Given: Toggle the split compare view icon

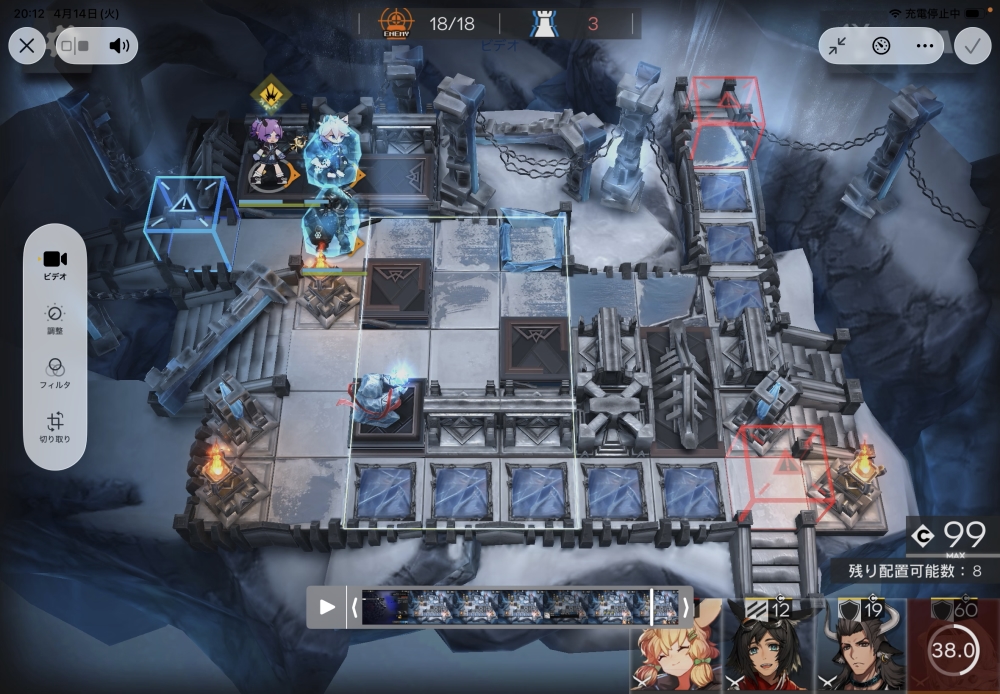Looking at the screenshot, I should click(75, 45).
